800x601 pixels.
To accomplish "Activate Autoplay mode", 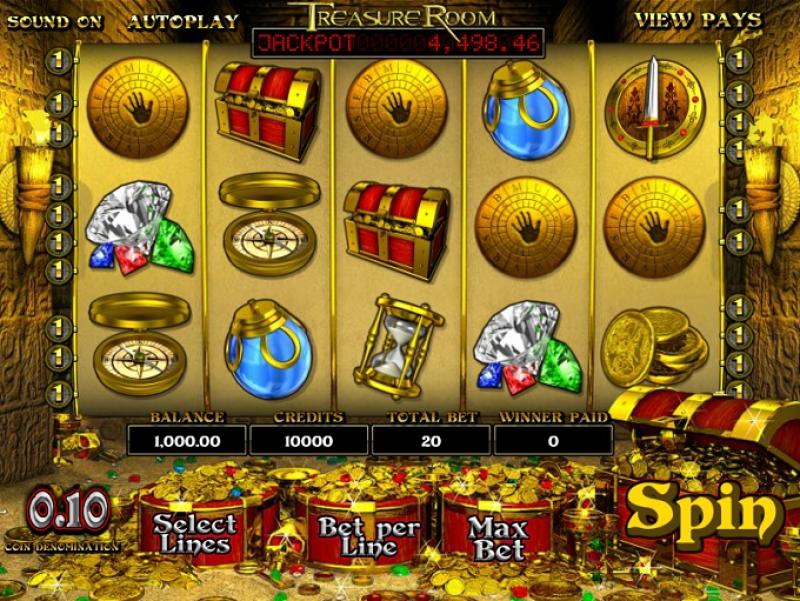I will tap(183, 20).
